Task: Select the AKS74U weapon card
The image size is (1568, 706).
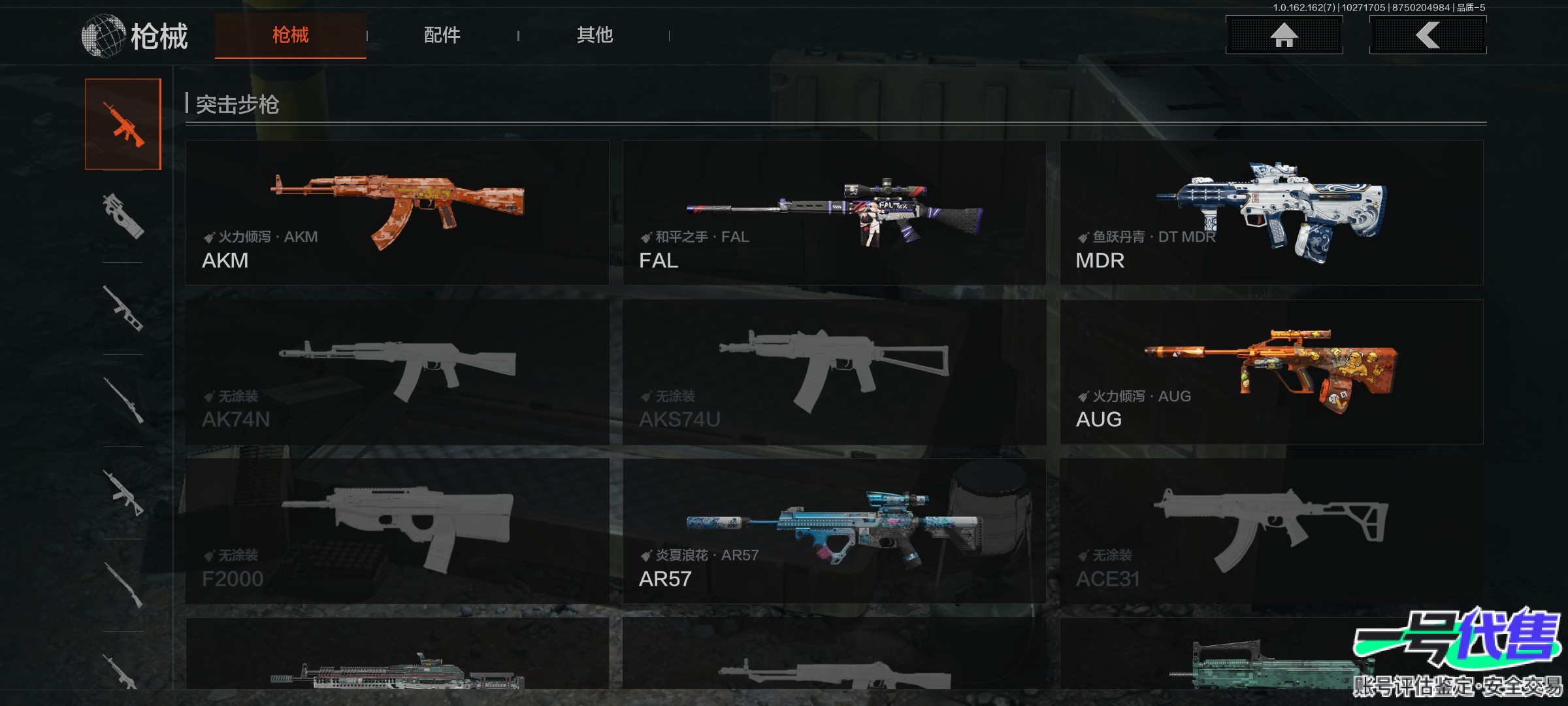Action: pos(834,372)
